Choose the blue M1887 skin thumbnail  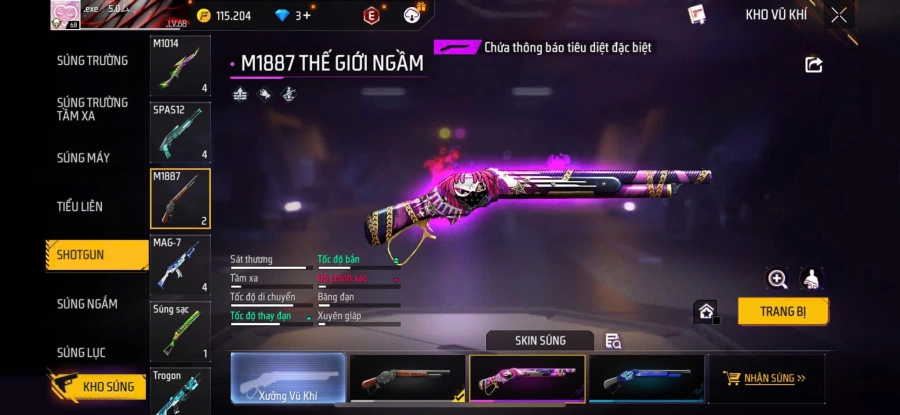(645, 378)
